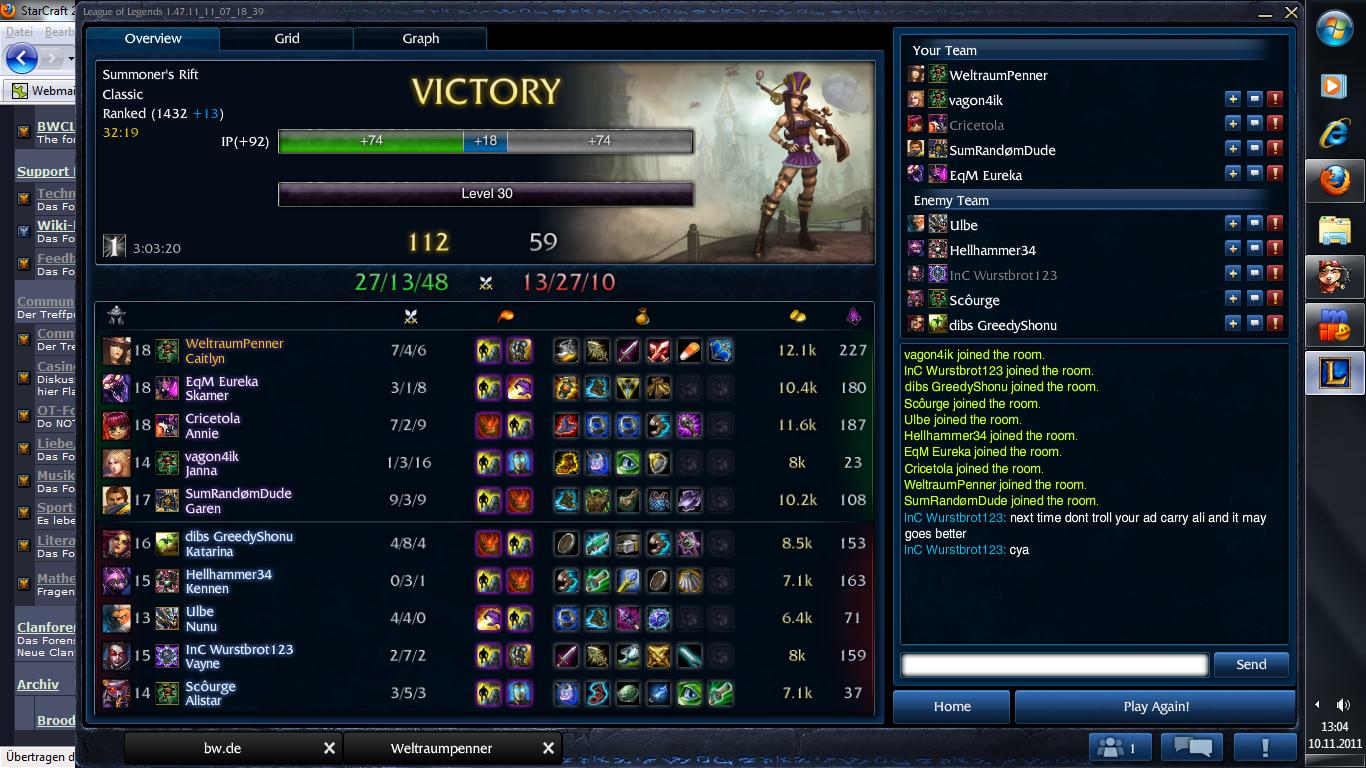Close the League of Legends client window
Viewport: 1366px width, 768px height.
[1291, 13]
